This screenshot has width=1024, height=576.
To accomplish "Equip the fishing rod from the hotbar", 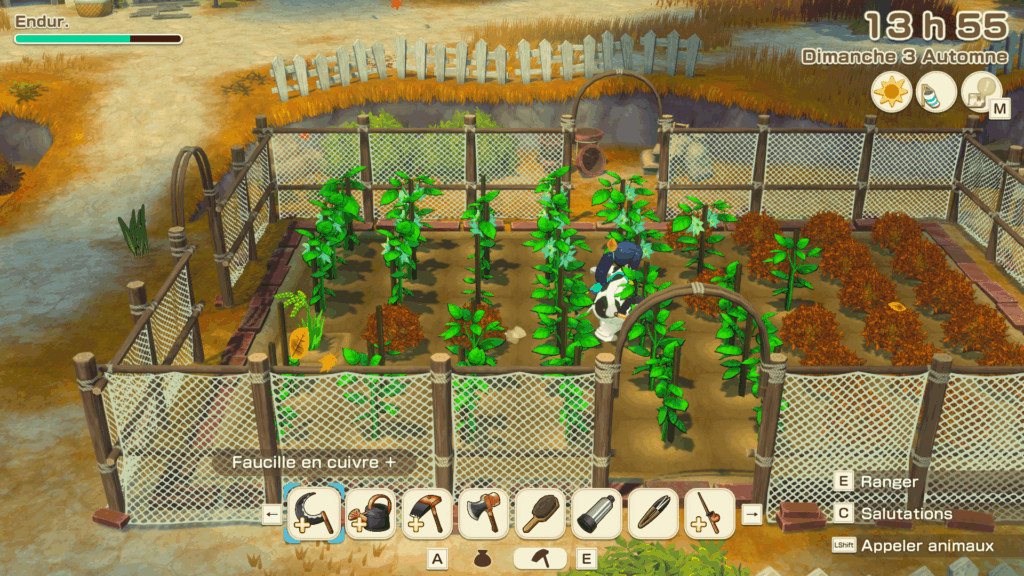I will click(710, 514).
